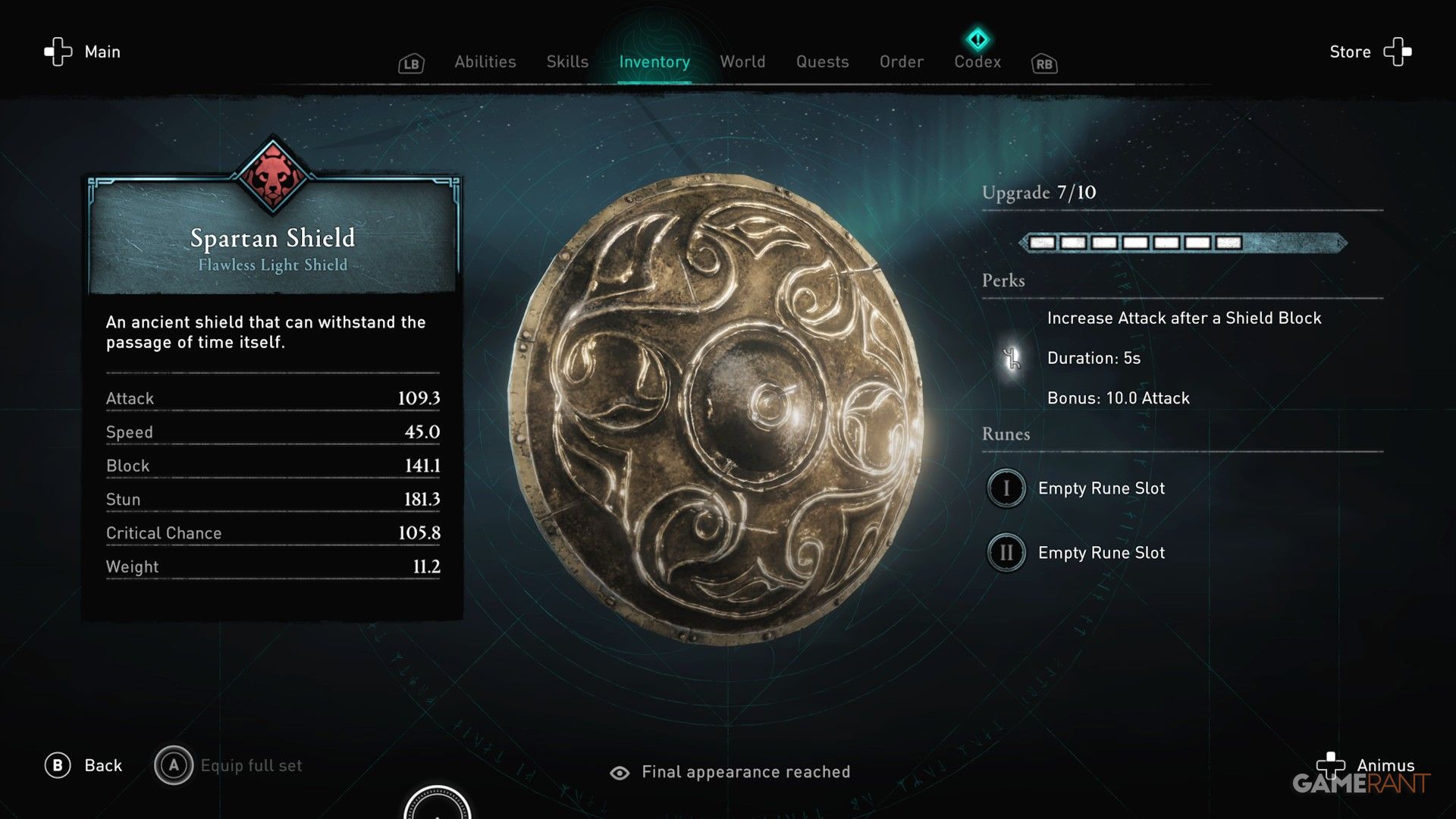Screen dimensions: 1456x819
Task: Select the Abilities menu entry
Action: (485, 62)
